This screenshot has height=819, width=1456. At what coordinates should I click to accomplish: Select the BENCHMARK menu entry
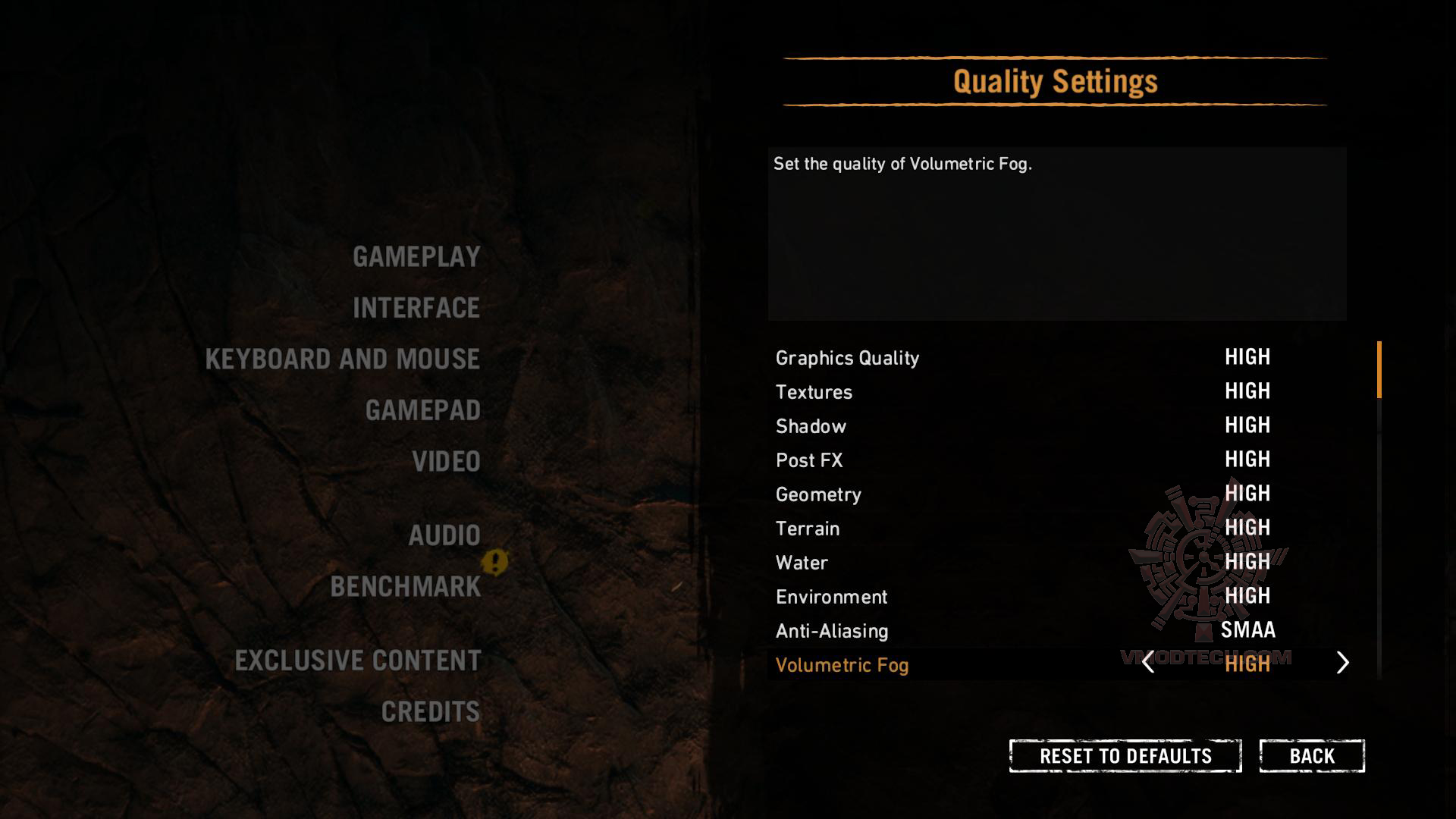(x=406, y=586)
